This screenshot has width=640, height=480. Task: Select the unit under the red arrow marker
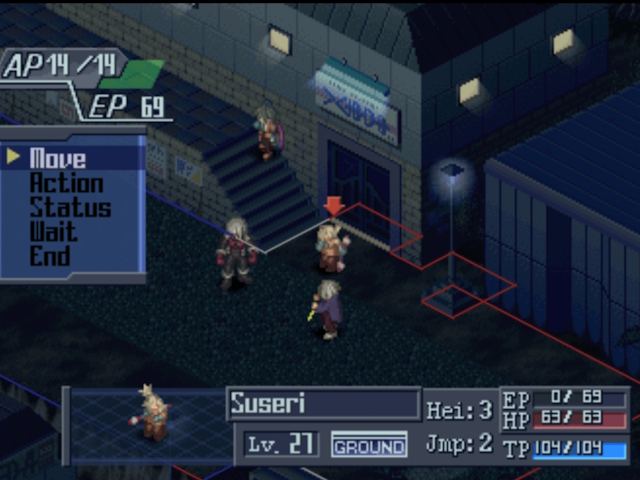pos(332,248)
